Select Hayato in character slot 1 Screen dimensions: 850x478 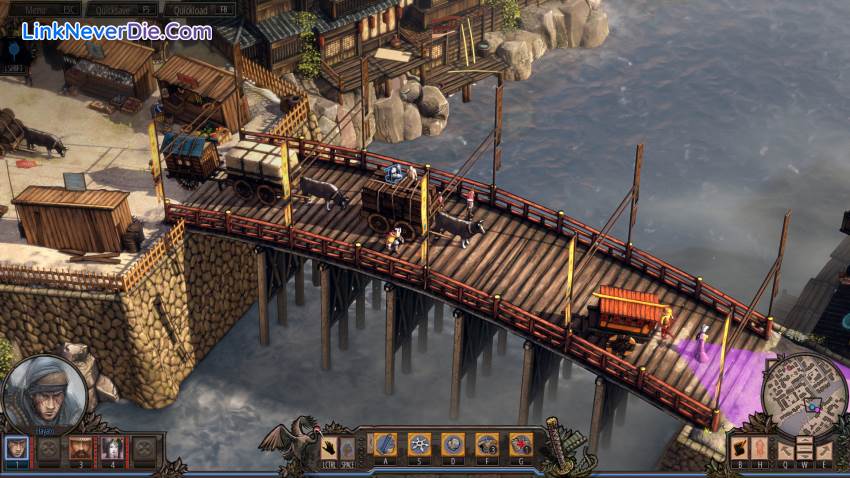[16, 448]
